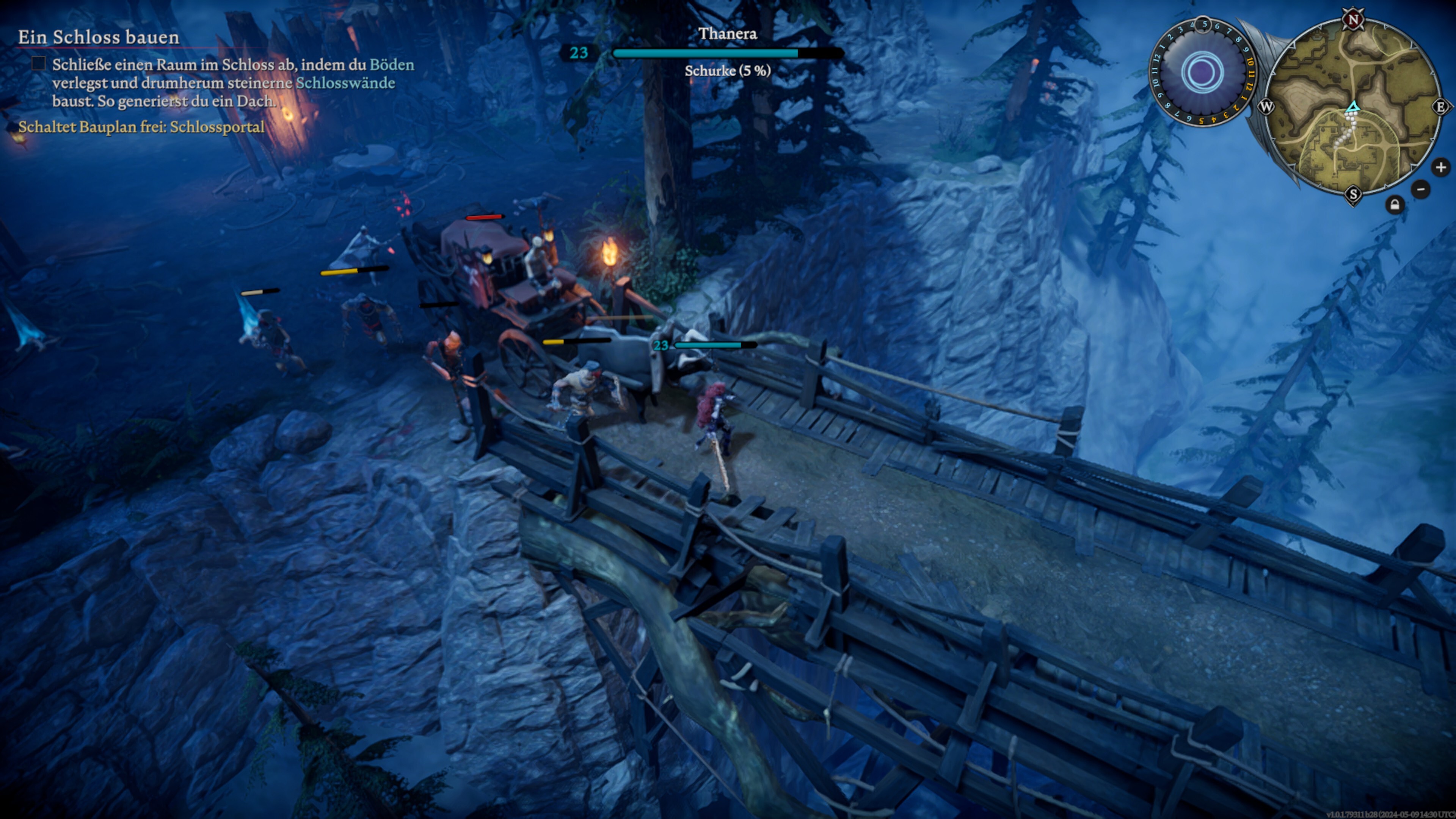Click the day-night cycle clock dial
Image resolution: width=1456 pixels, height=819 pixels.
click(x=1202, y=72)
